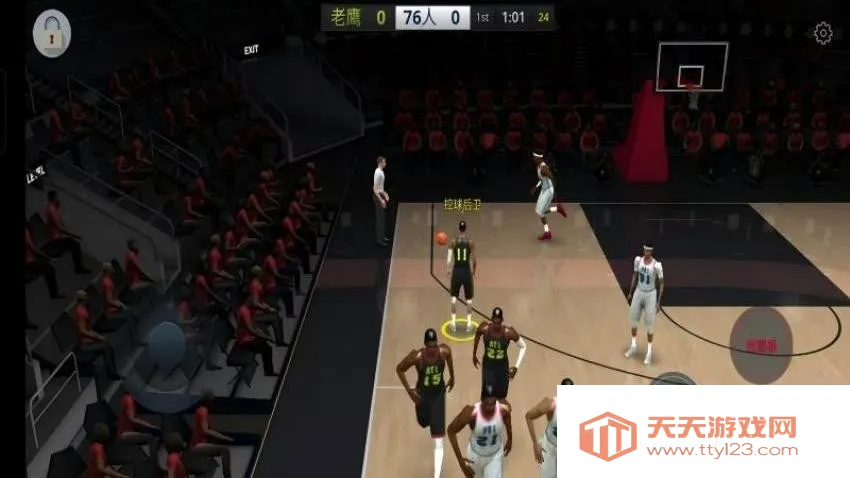The width and height of the screenshot is (850, 478).
Task: Open settings with the gear icon
Action: pyautogui.click(x=823, y=34)
